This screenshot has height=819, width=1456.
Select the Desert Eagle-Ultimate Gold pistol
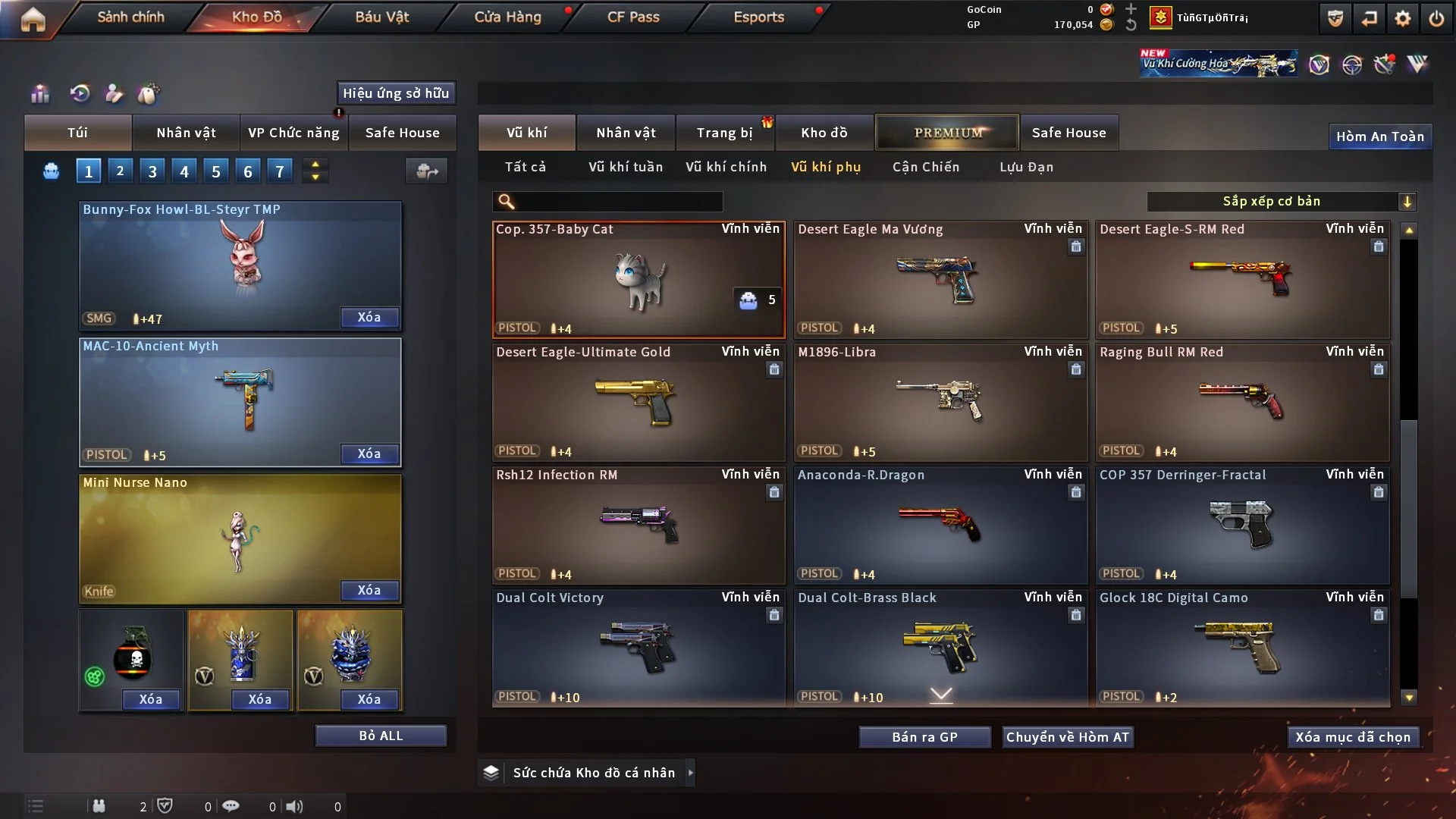[x=639, y=402]
